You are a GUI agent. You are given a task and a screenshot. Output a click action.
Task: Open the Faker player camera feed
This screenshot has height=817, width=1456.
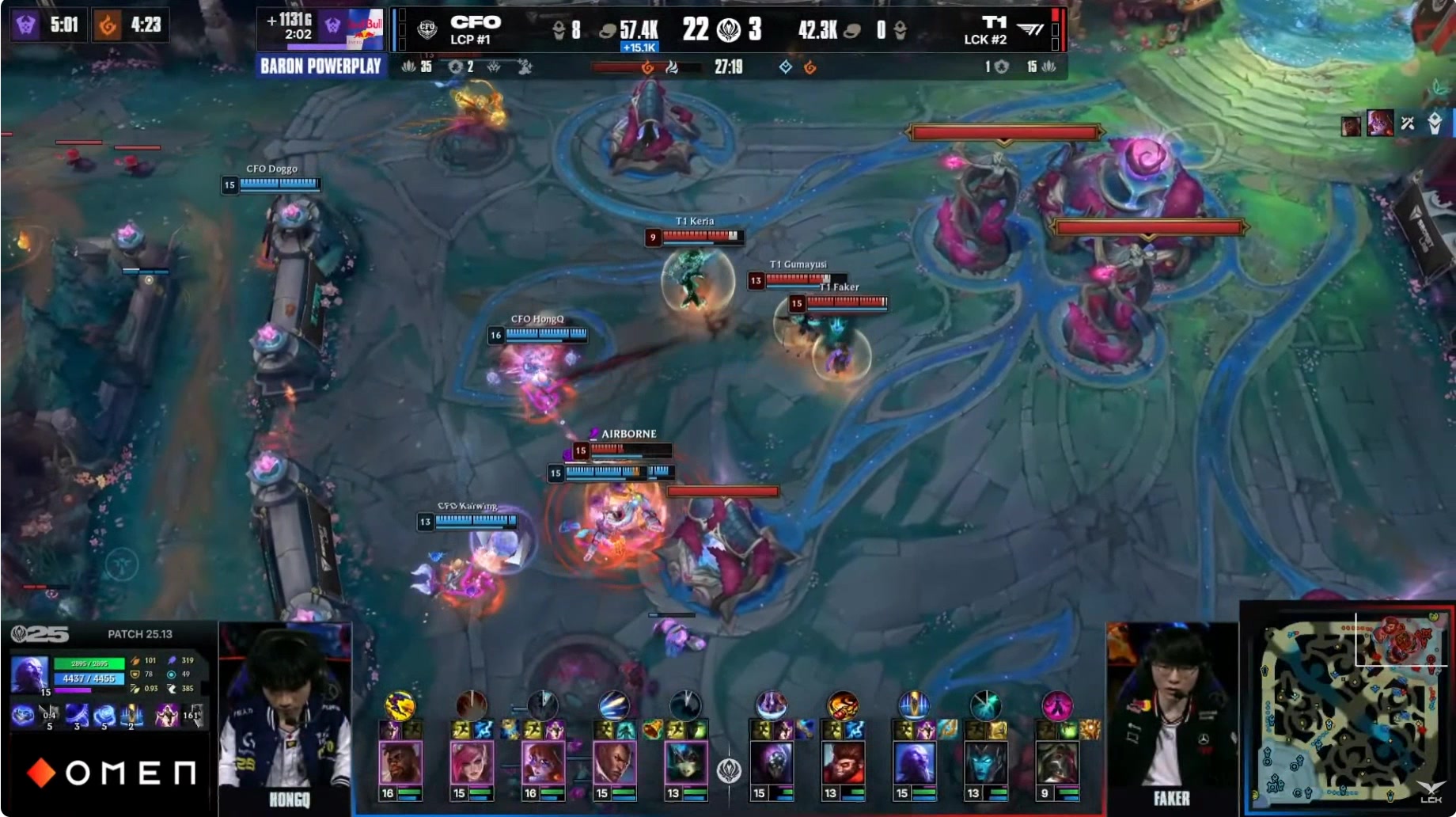(1171, 712)
